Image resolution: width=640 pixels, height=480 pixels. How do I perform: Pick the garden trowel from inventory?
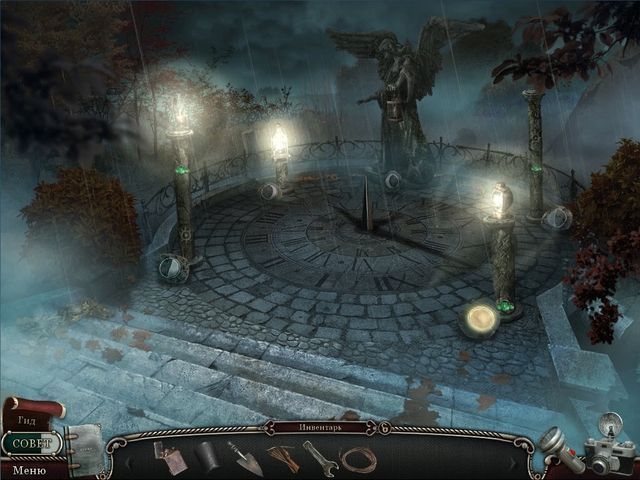pyautogui.click(x=244, y=458)
